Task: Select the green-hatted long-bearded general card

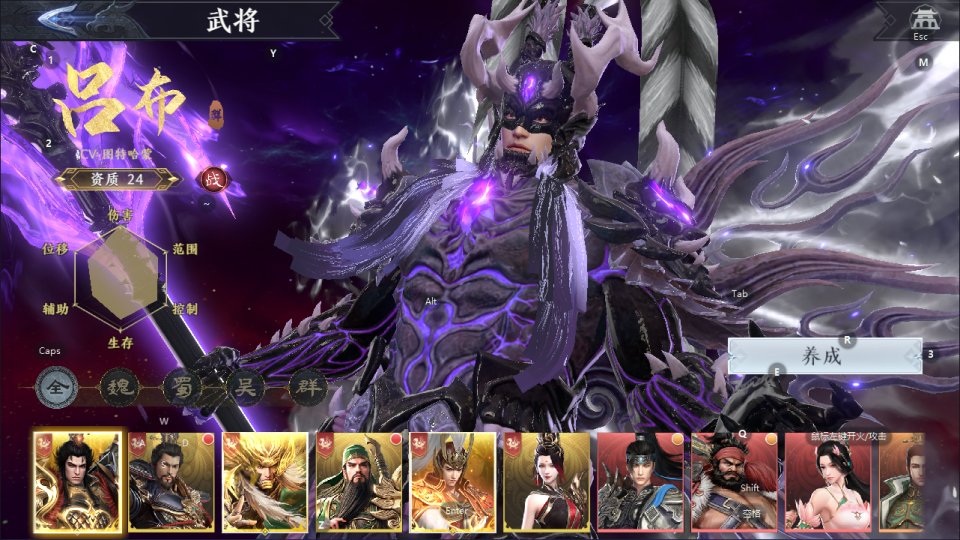Action: 359,481
